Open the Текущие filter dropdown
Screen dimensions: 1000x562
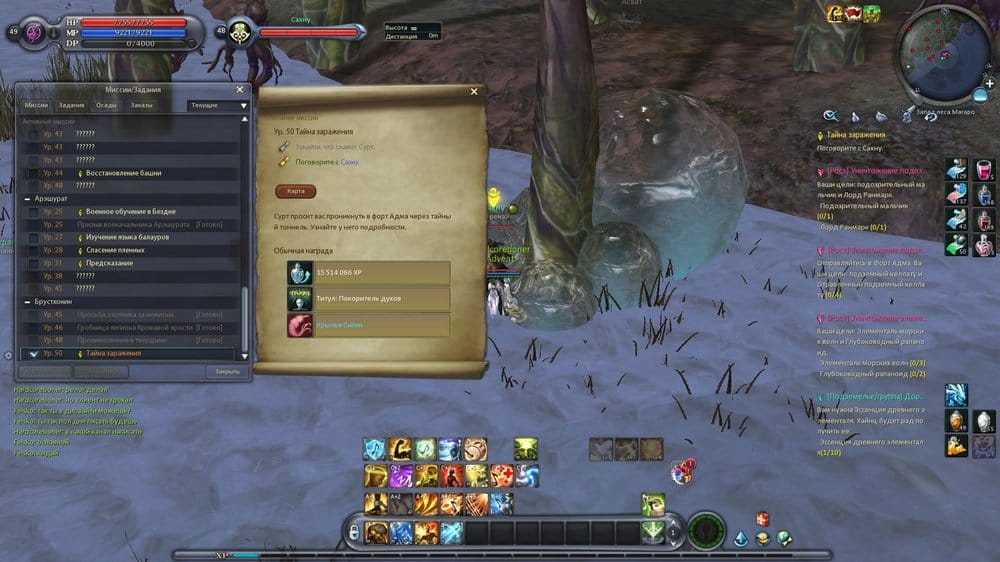coord(217,105)
